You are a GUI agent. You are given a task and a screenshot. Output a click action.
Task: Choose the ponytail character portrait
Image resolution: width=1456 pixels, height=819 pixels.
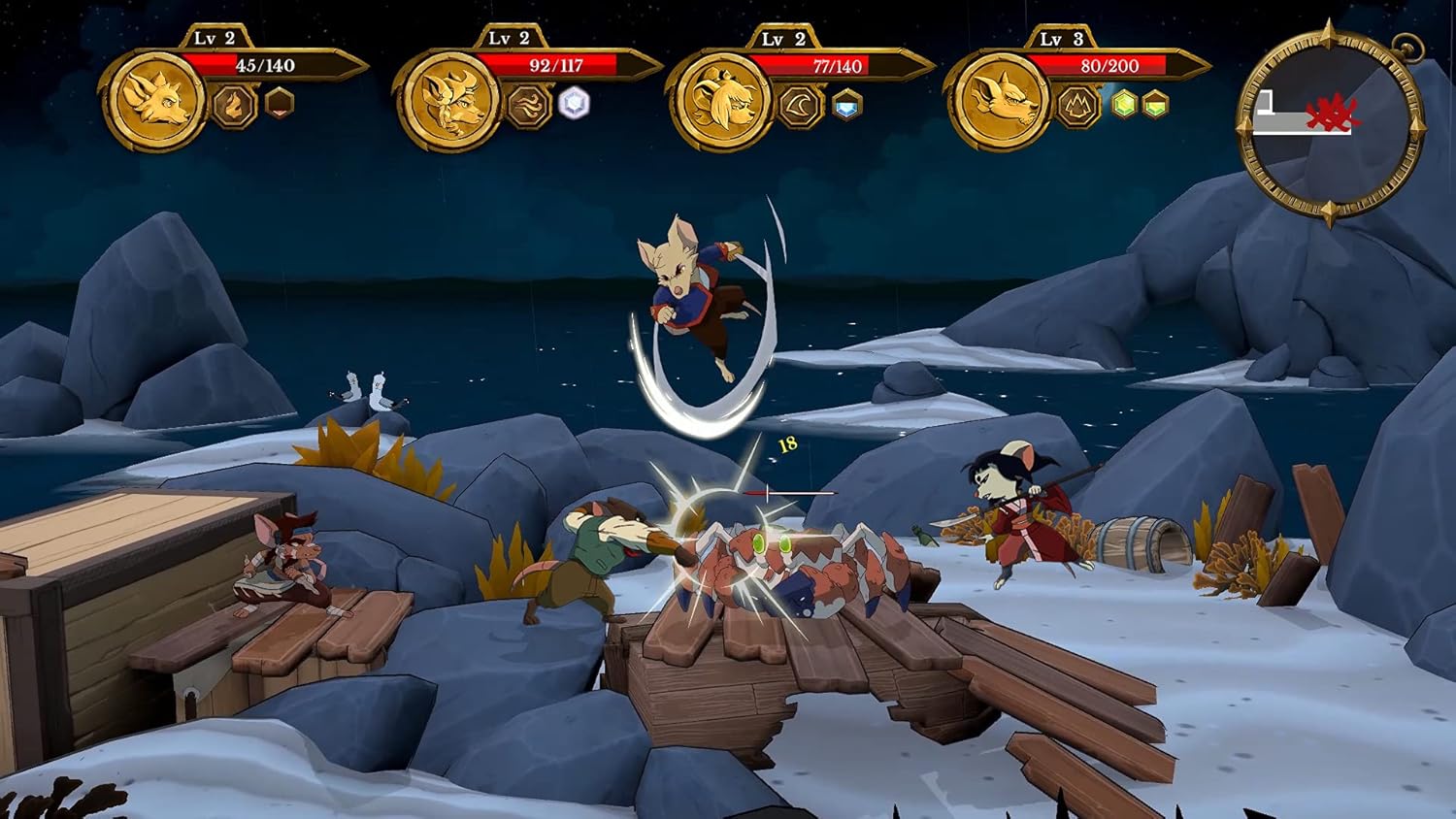coord(721,101)
